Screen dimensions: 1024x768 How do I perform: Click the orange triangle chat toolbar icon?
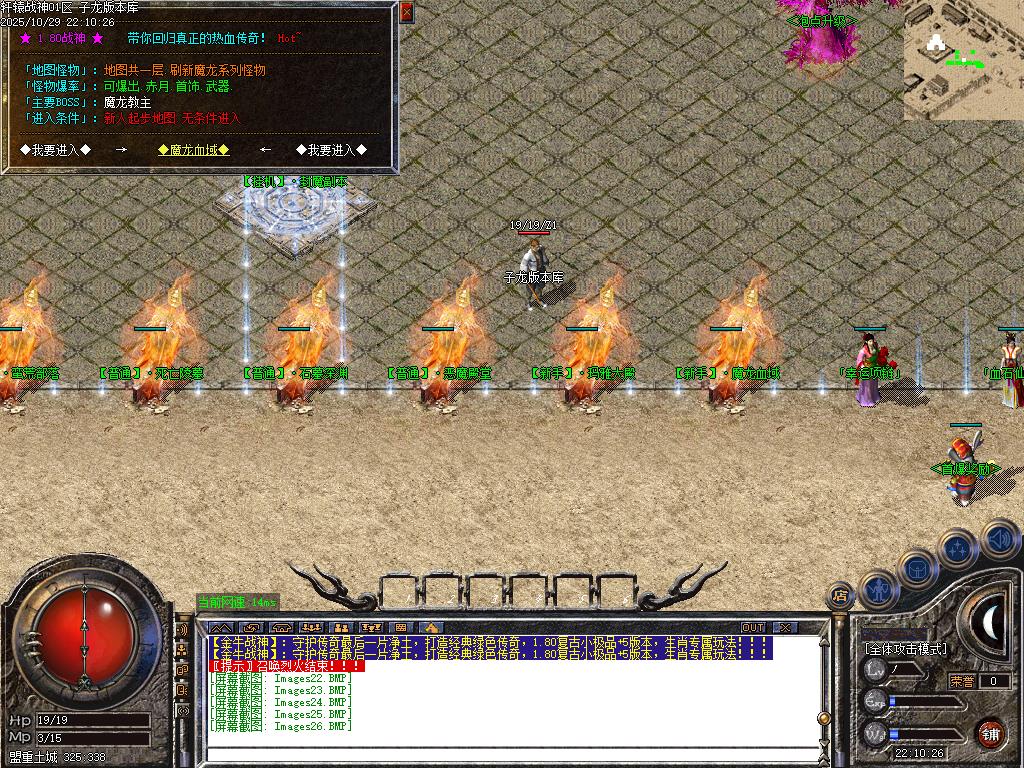pyautogui.click(x=433, y=627)
